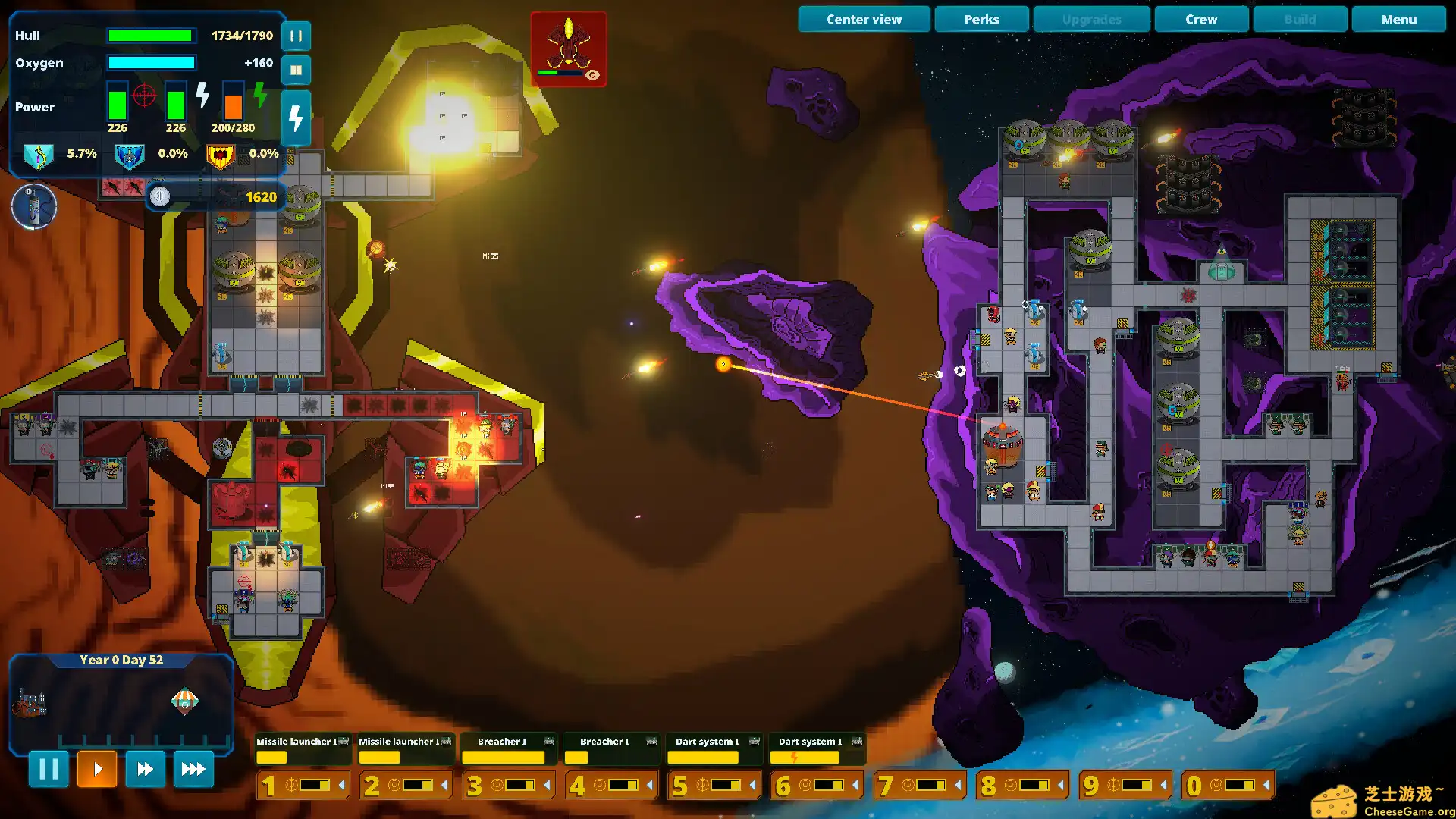
Task: Click the parachute event marker on timeline
Action: point(184,701)
